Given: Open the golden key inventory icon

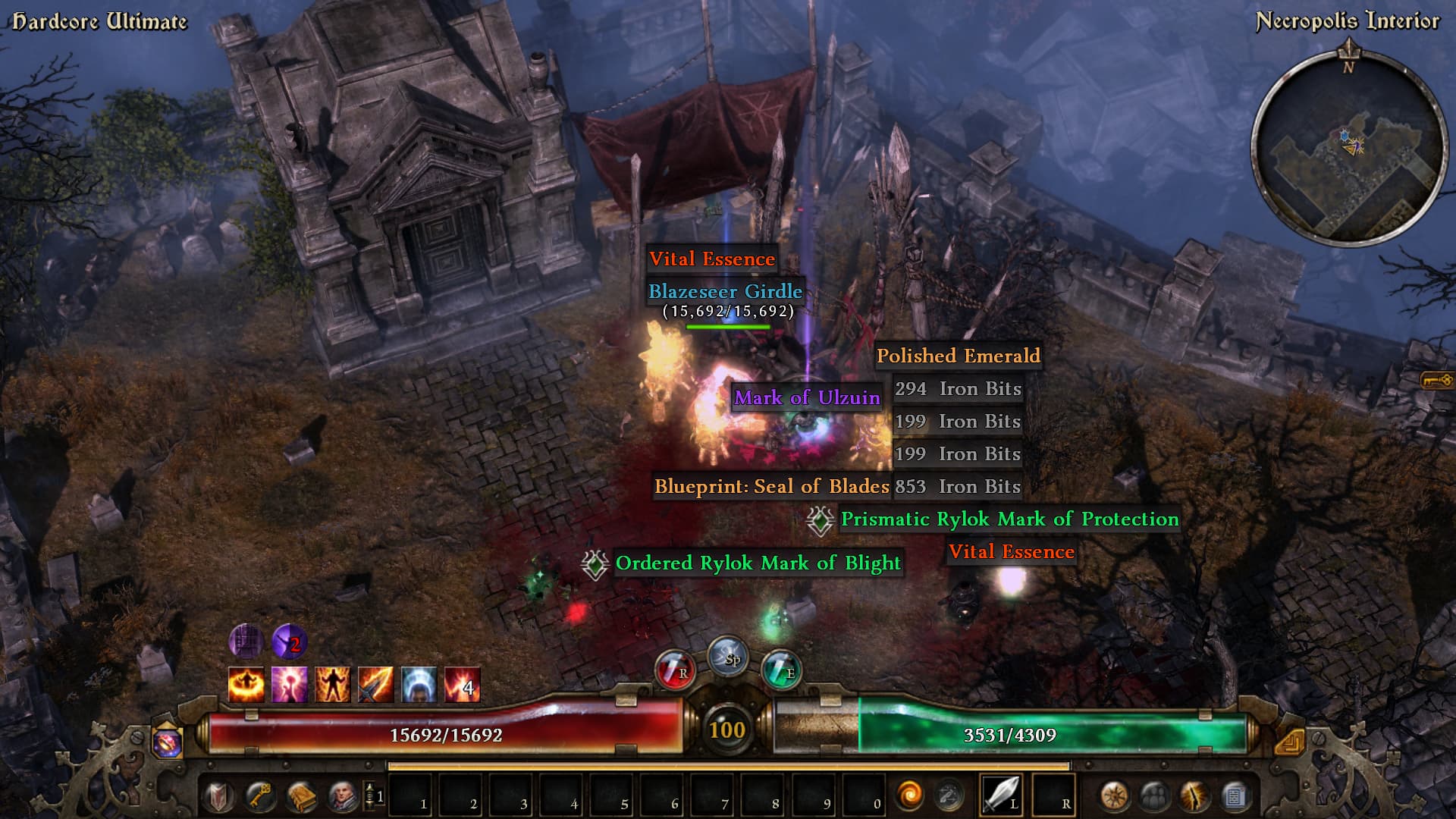Looking at the screenshot, I should (259, 796).
